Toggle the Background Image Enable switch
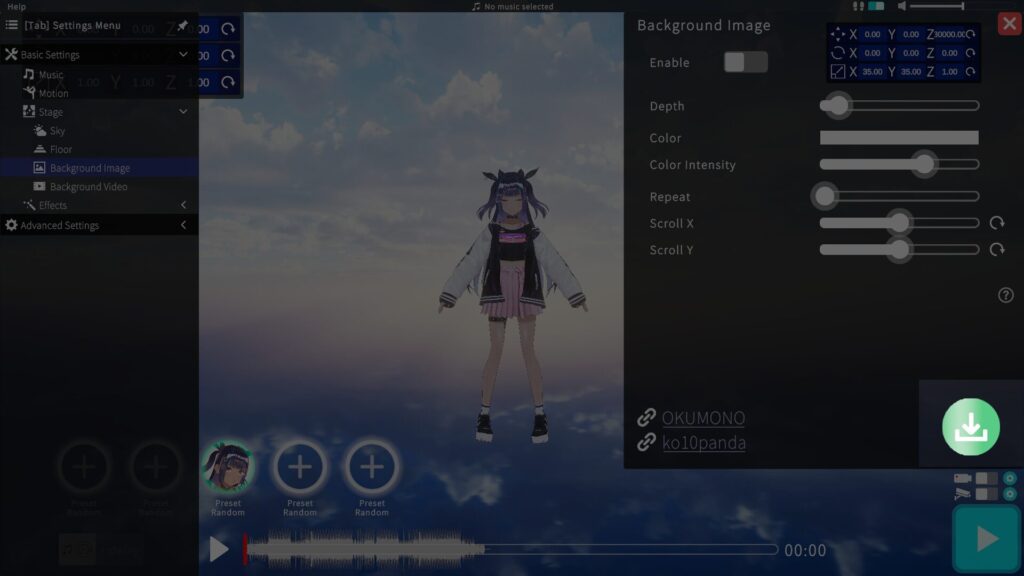Viewport: 1024px width, 576px height. [x=745, y=62]
